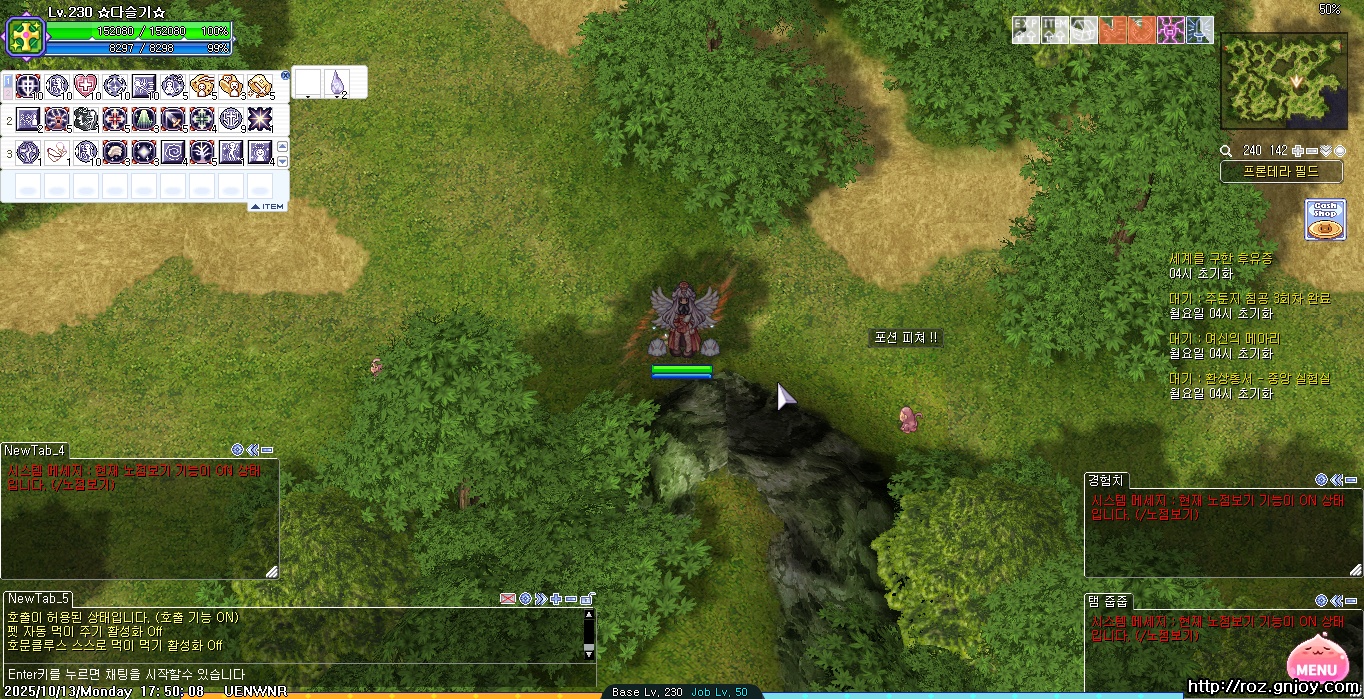Screen dimensions: 1364x699
Task: Click the chat input field
Action: point(290,674)
